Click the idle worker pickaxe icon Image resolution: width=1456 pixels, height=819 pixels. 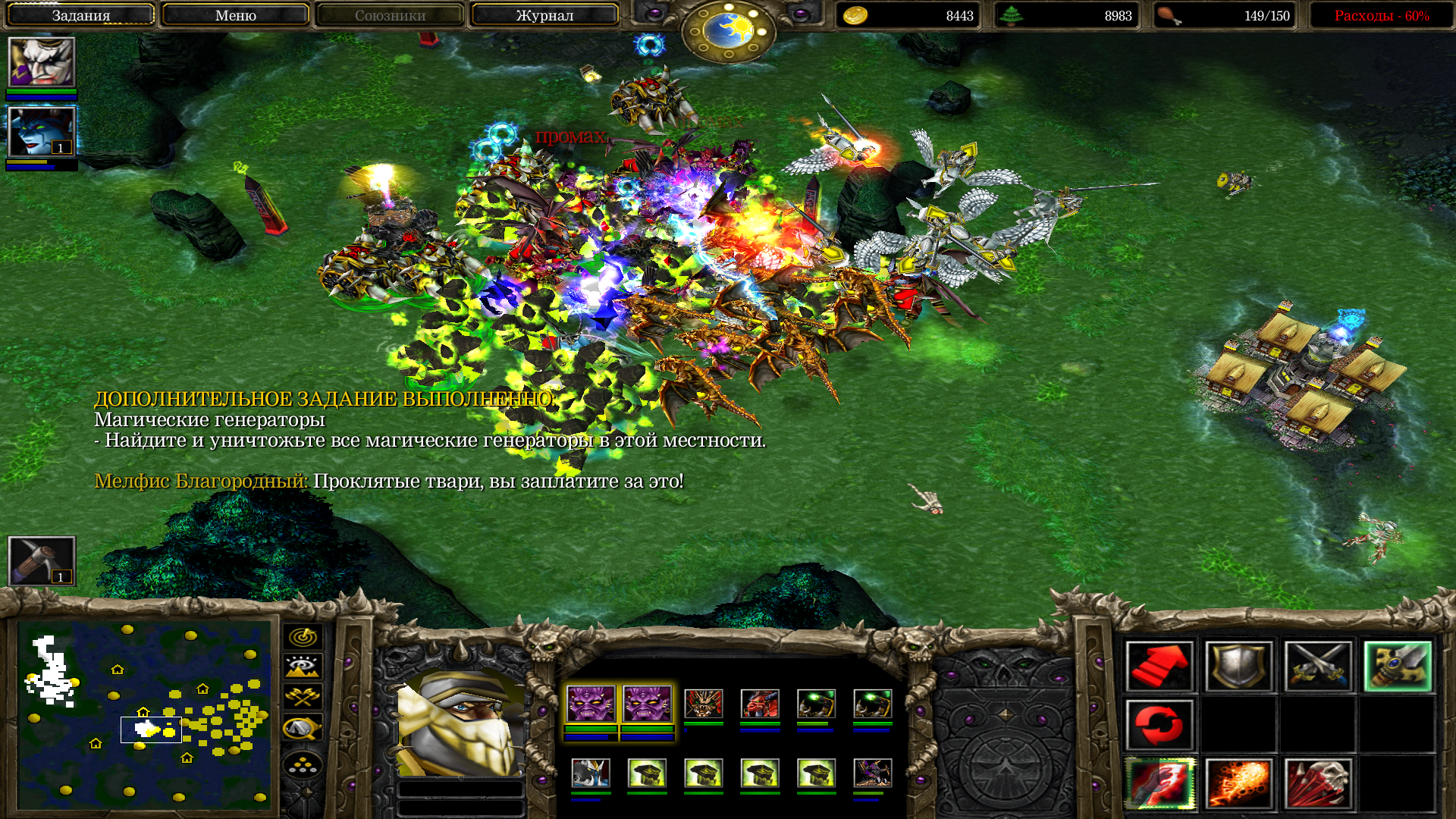42,561
